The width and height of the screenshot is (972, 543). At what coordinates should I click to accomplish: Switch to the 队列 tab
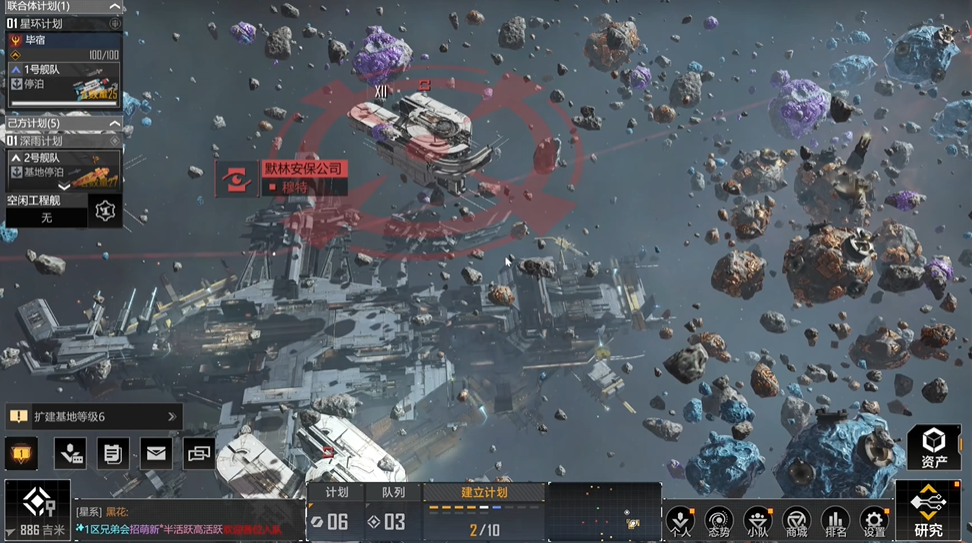(394, 492)
